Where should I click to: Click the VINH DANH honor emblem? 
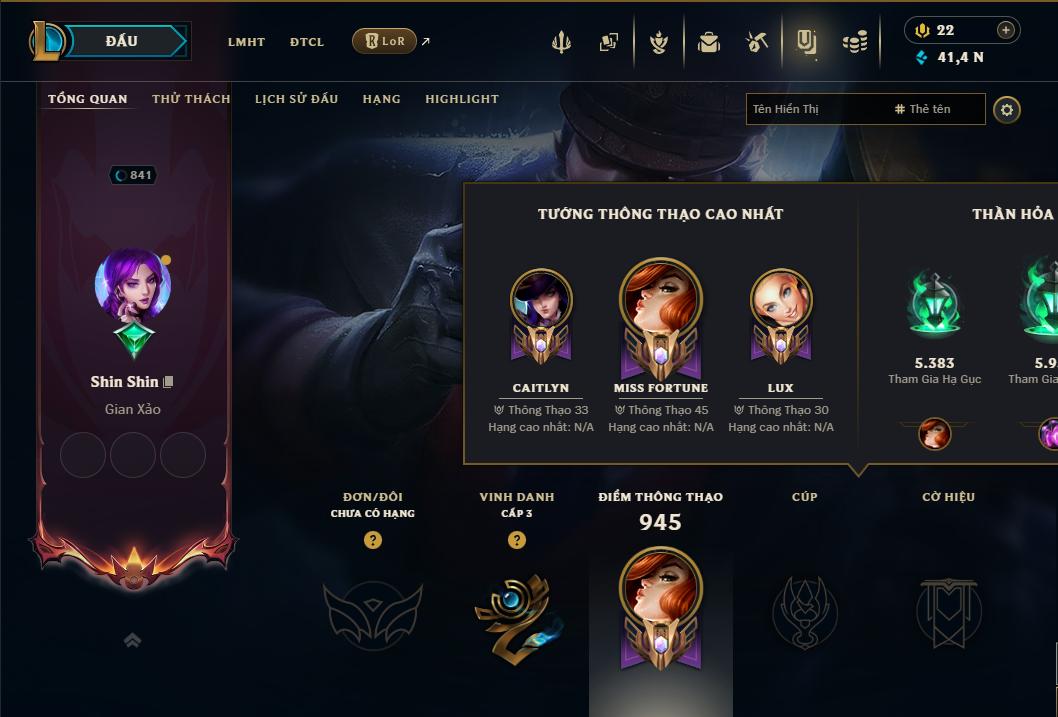click(x=516, y=610)
